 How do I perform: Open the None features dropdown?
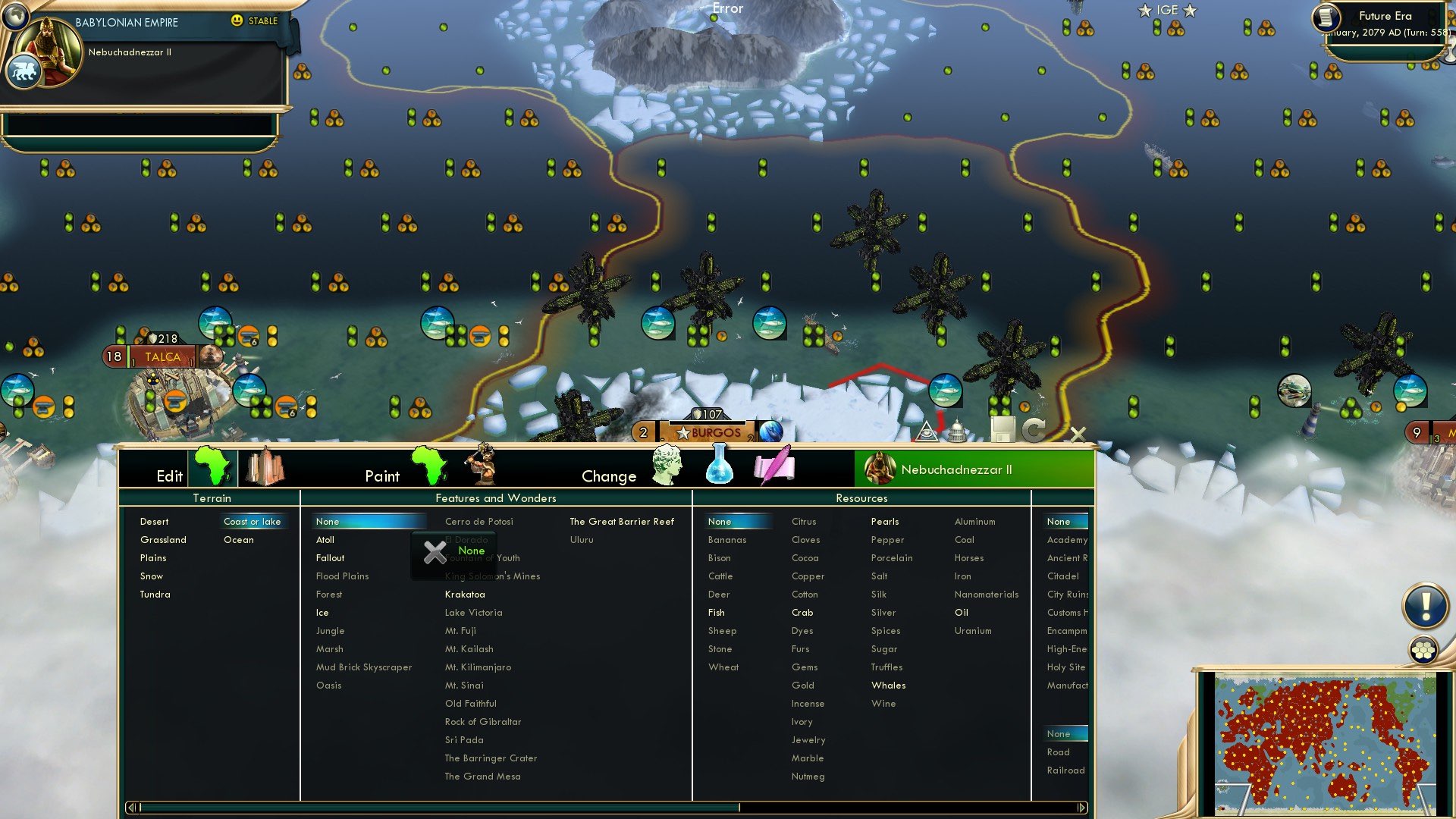click(369, 521)
